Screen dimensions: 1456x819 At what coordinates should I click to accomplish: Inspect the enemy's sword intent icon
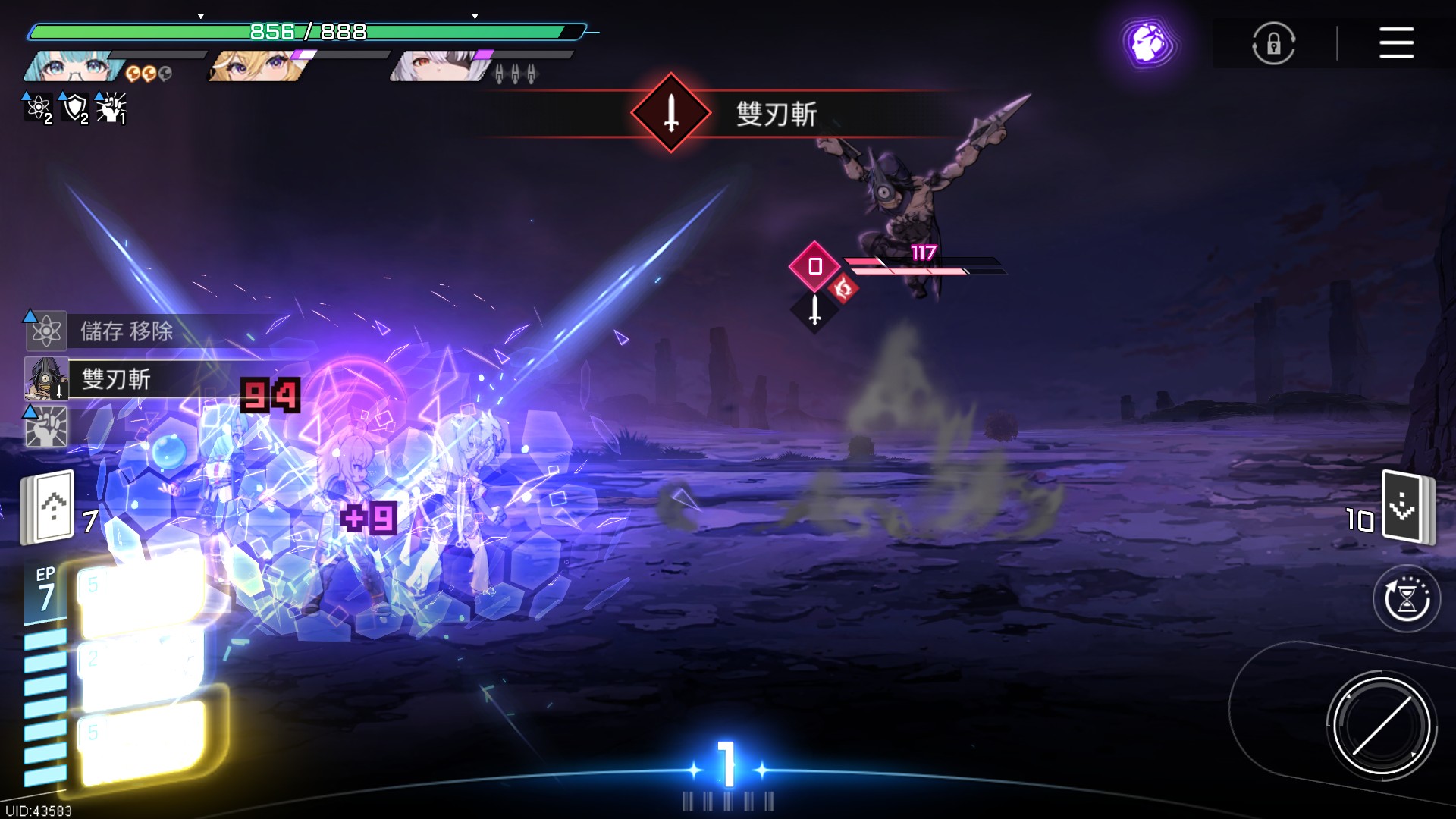pos(814,309)
